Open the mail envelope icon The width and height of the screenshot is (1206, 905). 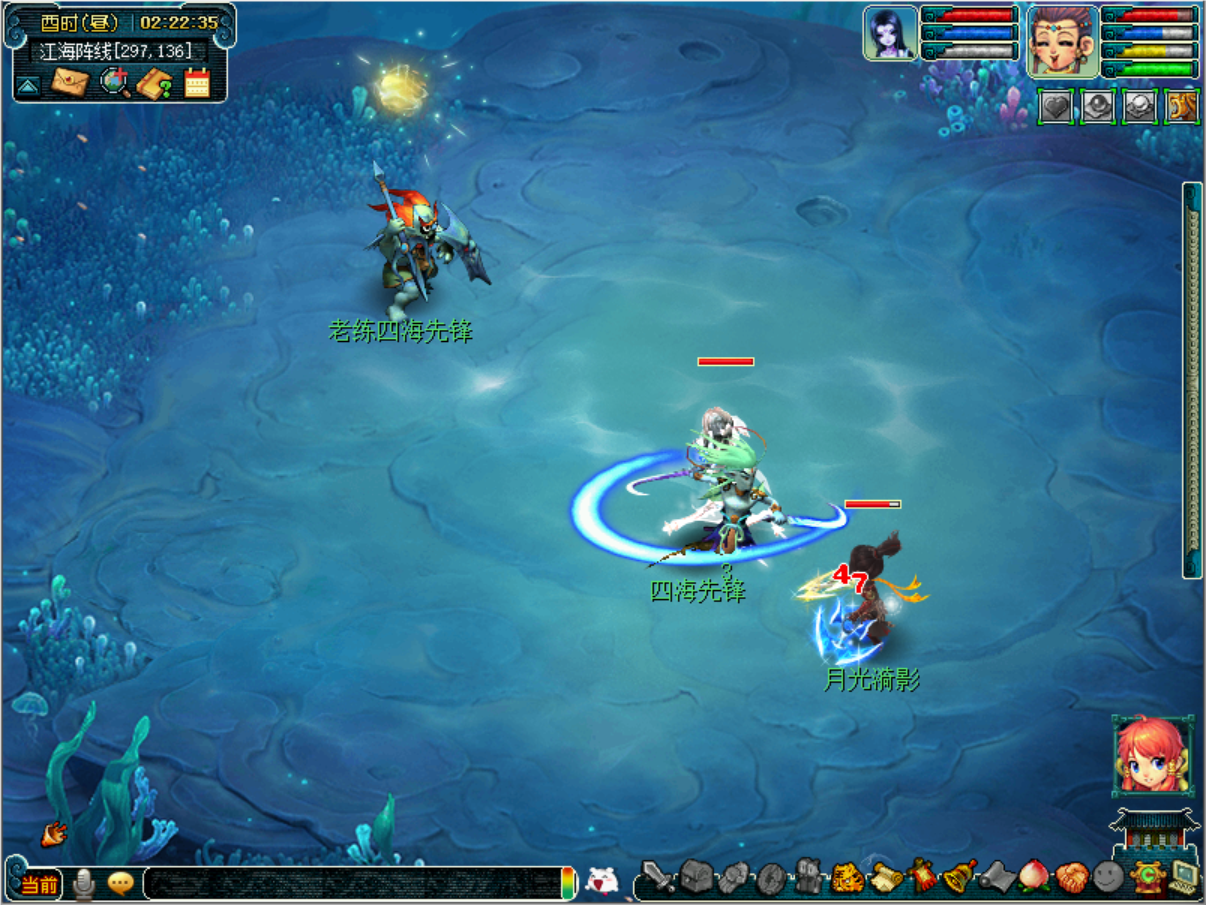pos(70,82)
